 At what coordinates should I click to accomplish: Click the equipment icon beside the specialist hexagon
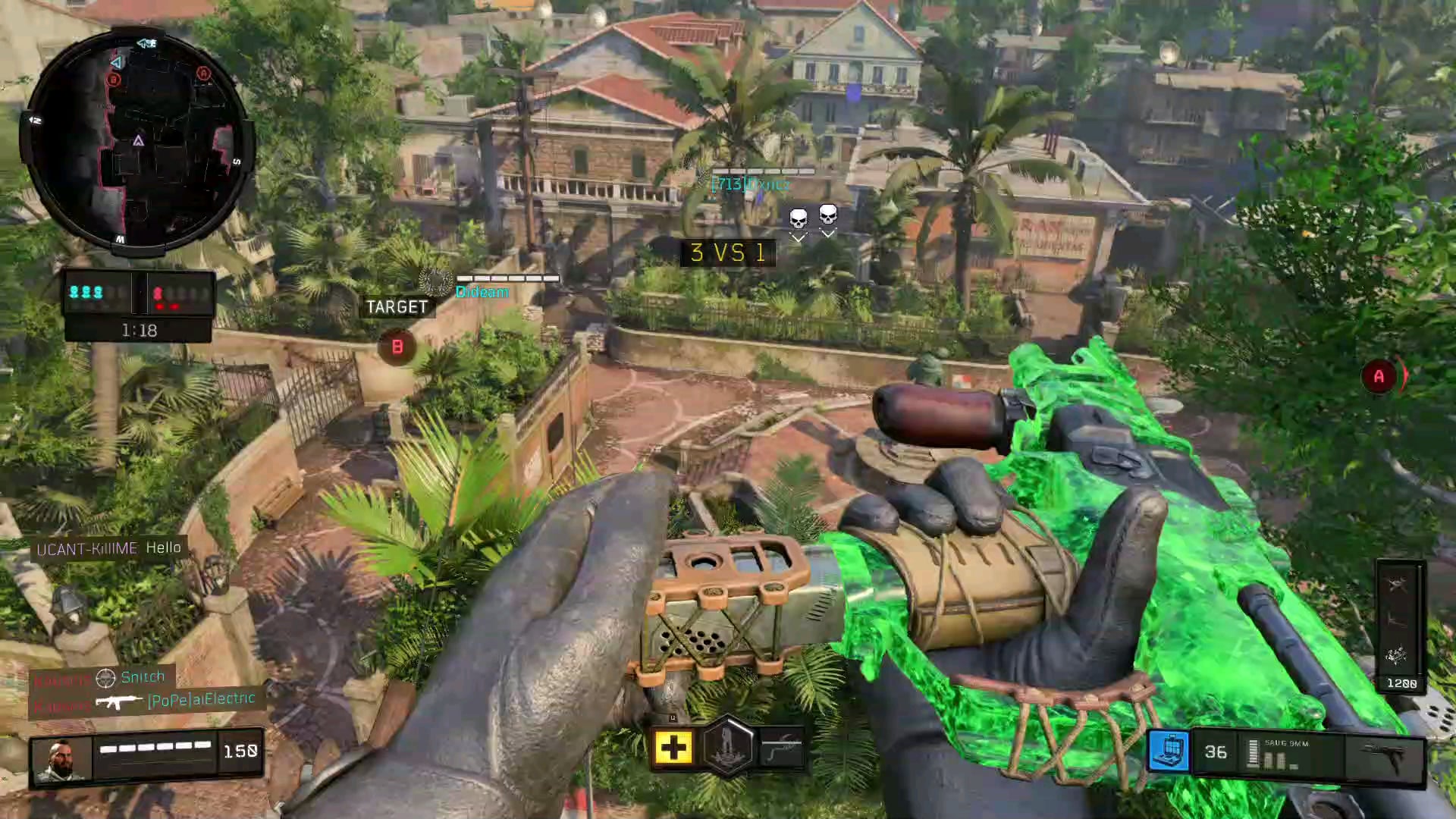click(781, 749)
